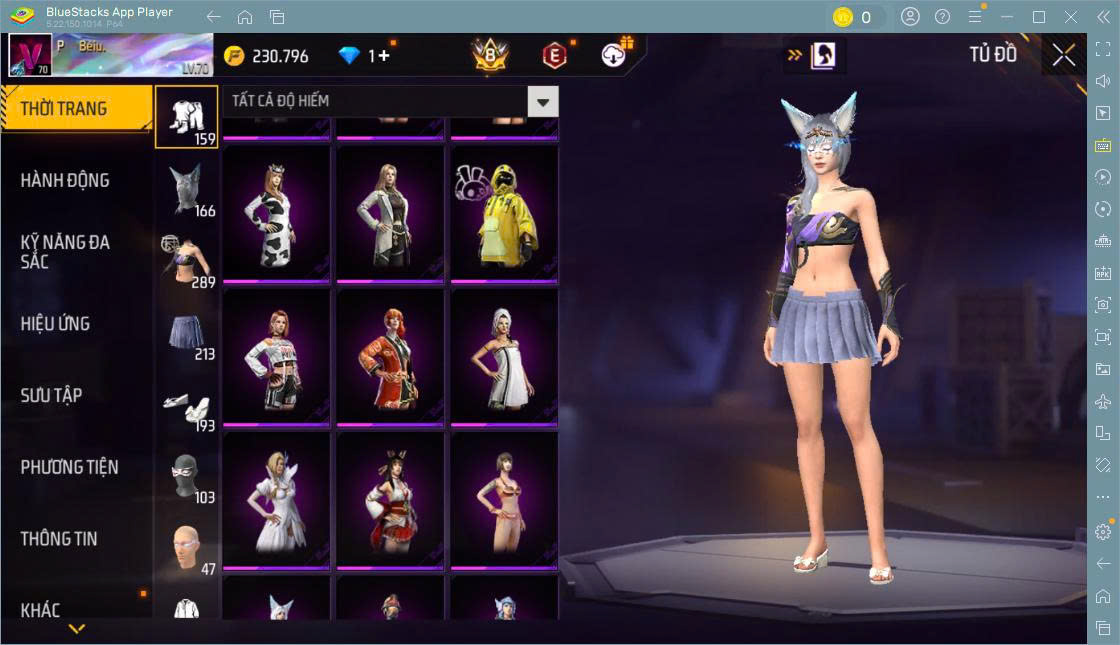Select the cow-print outfit thumbnail

pos(276,215)
